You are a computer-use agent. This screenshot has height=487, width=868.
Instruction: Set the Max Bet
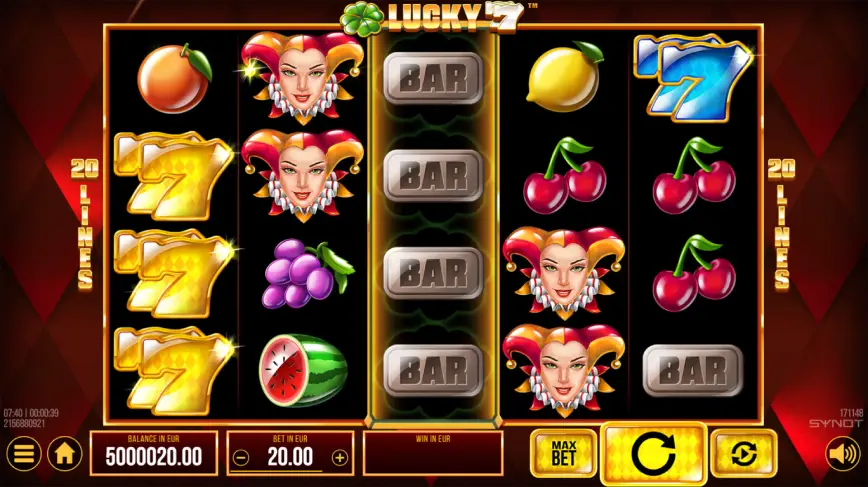tap(563, 454)
